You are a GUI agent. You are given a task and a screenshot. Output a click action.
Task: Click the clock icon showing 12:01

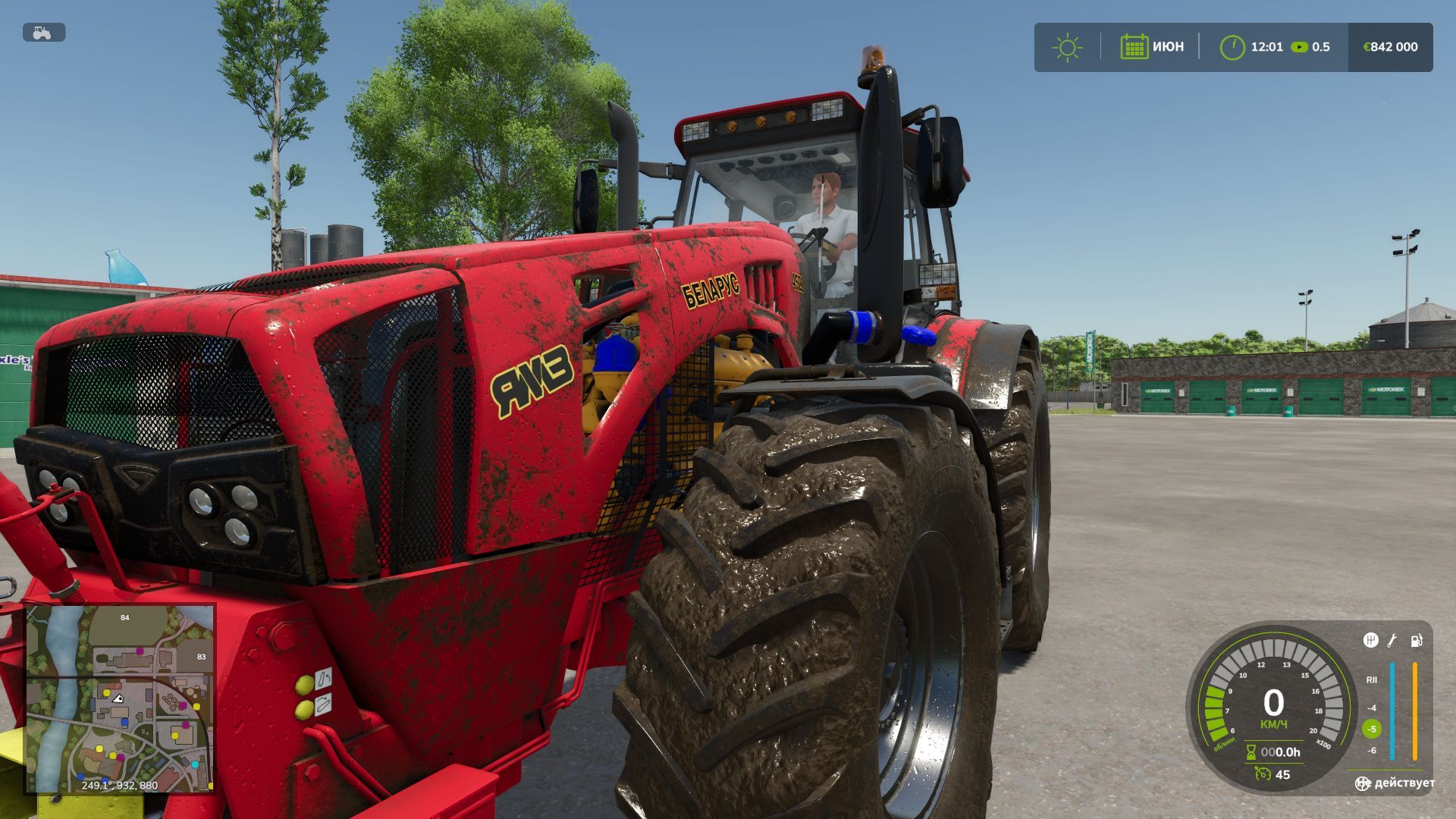point(1232,46)
